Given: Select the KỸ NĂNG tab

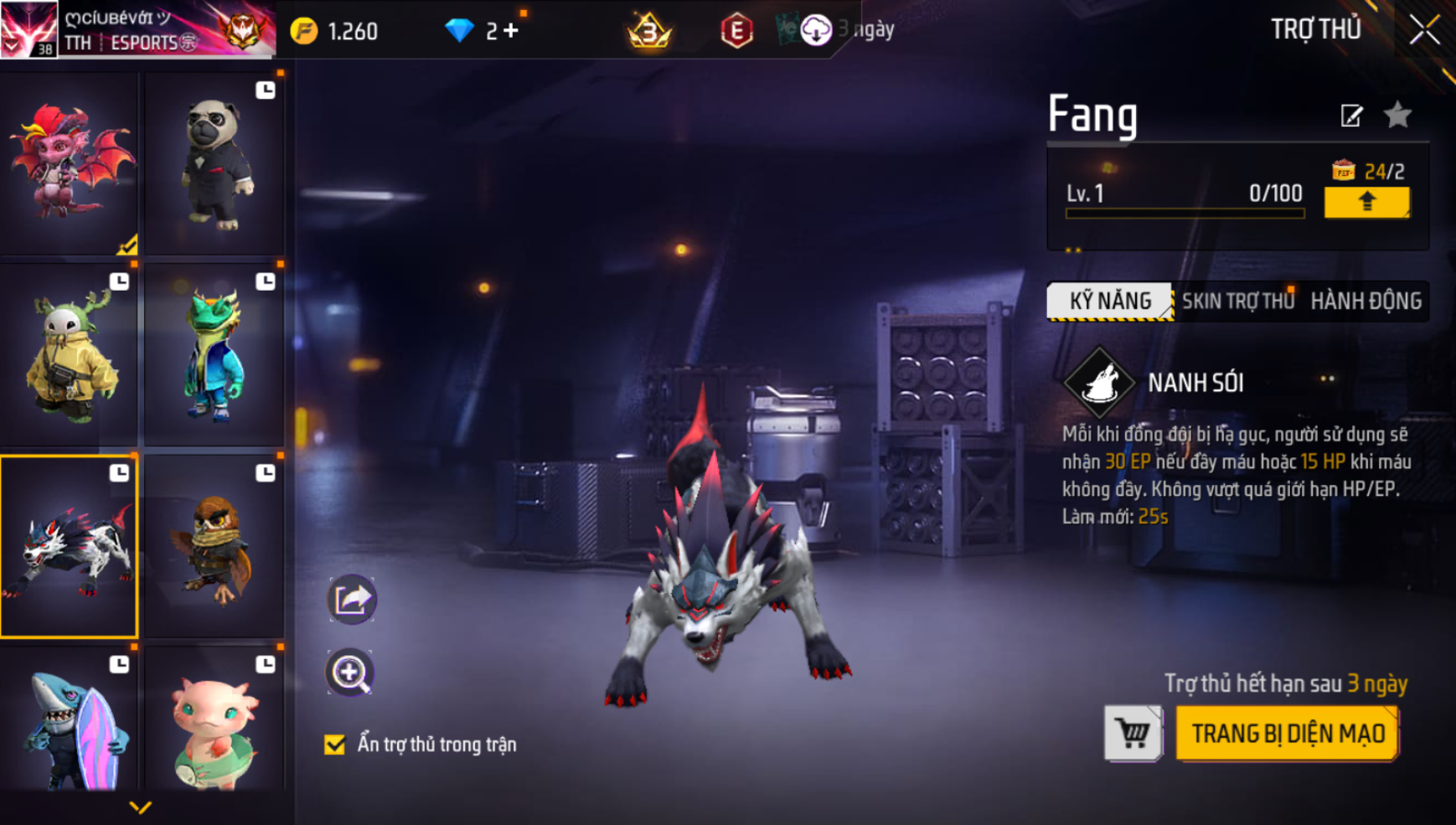Looking at the screenshot, I should click(1110, 302).
